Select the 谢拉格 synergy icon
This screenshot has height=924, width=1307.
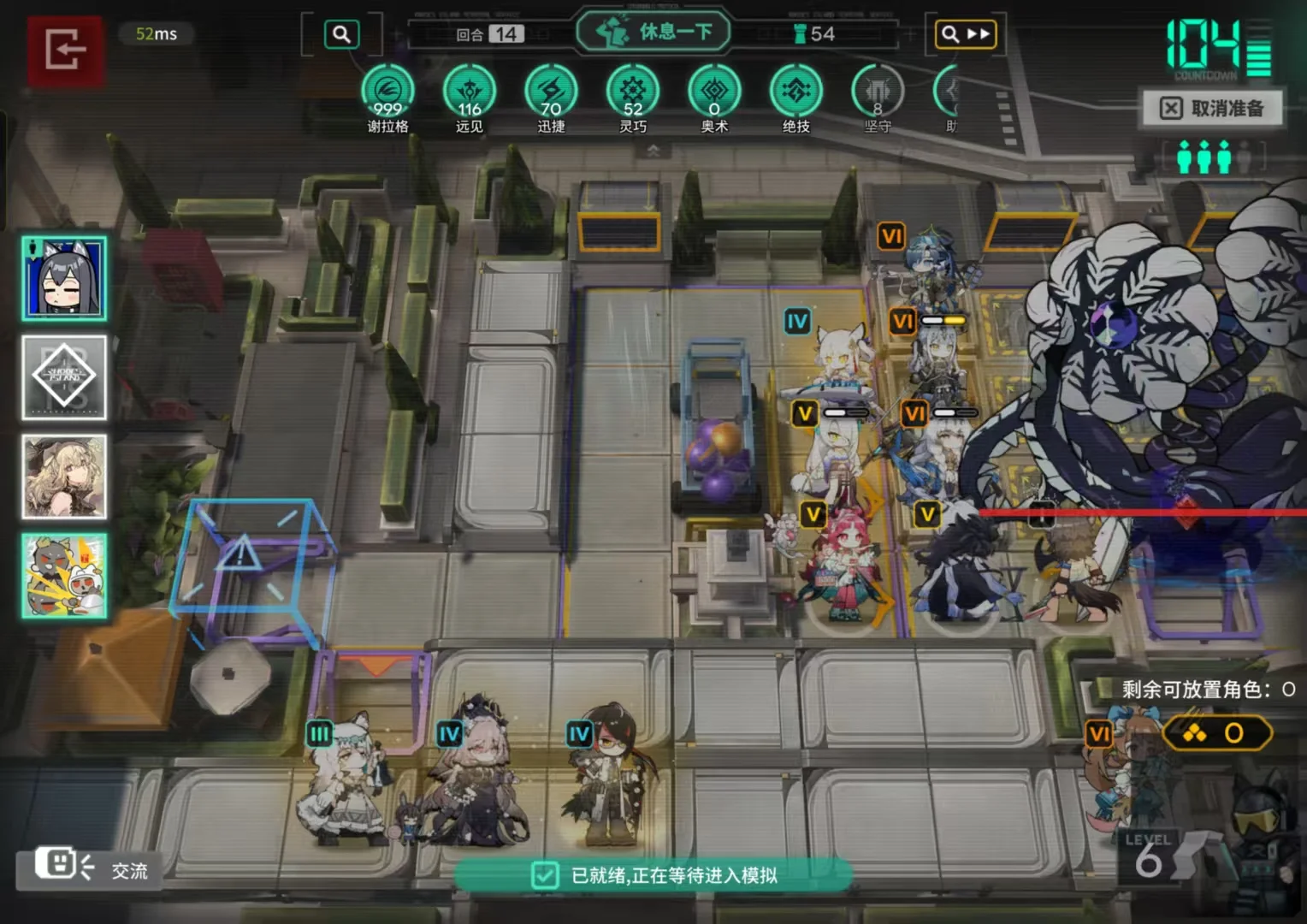click(387, 92)
